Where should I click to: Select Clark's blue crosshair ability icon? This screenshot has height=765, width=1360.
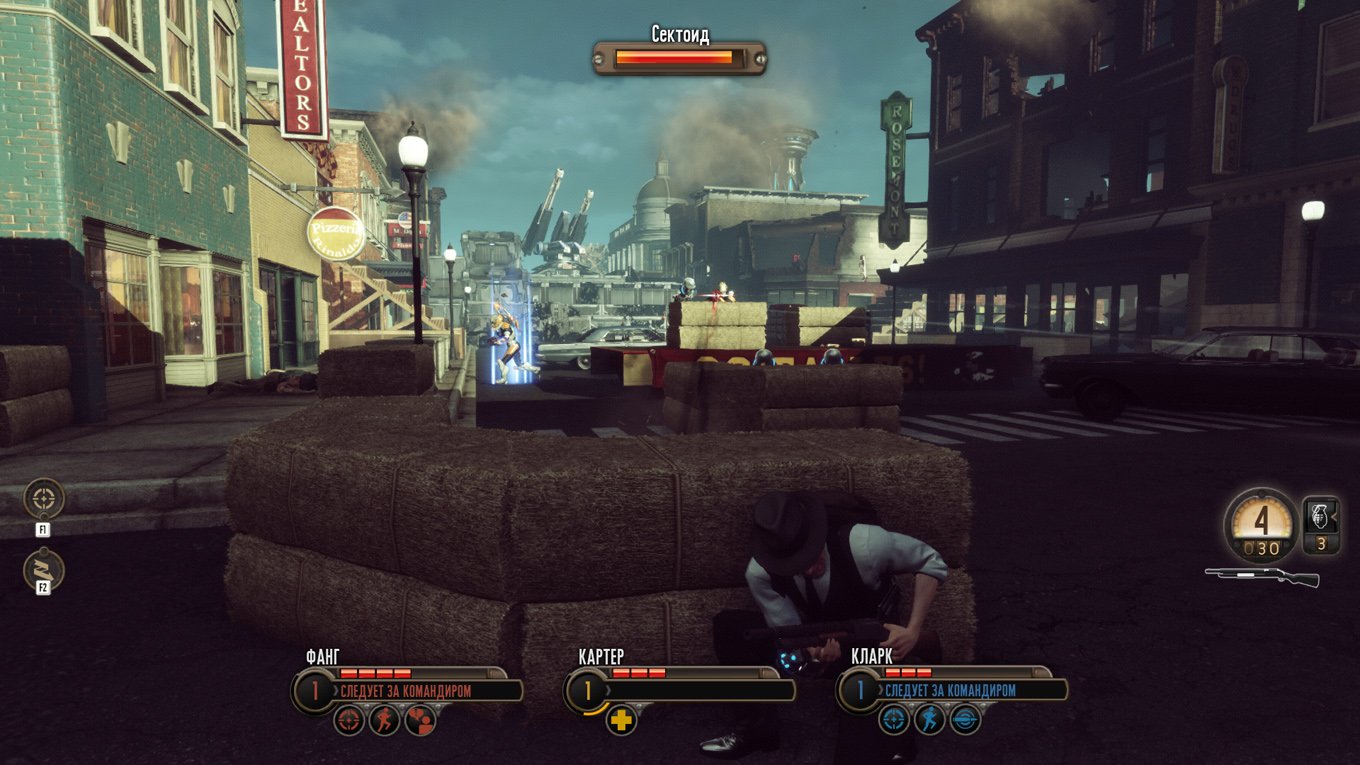[x=895, y=719]
